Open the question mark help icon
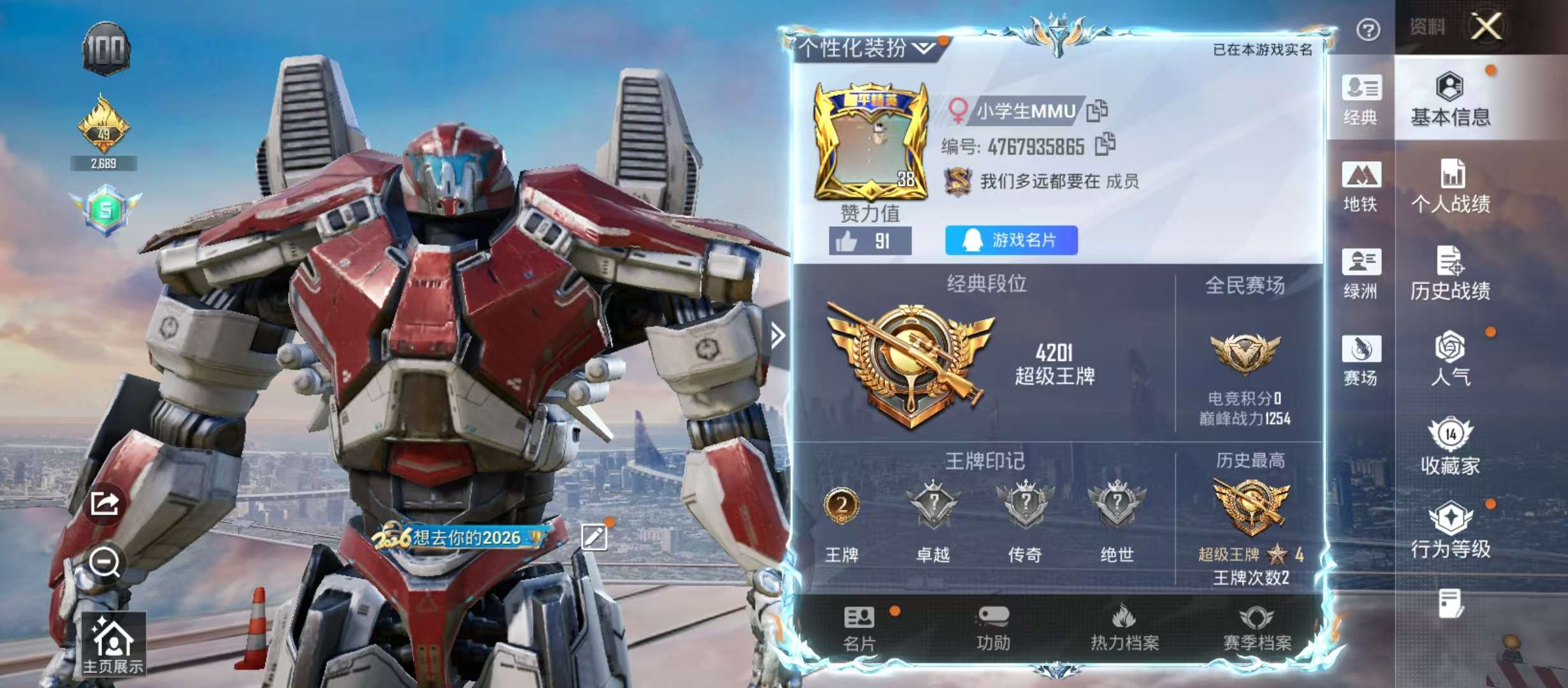 (x=1368, y=29)
